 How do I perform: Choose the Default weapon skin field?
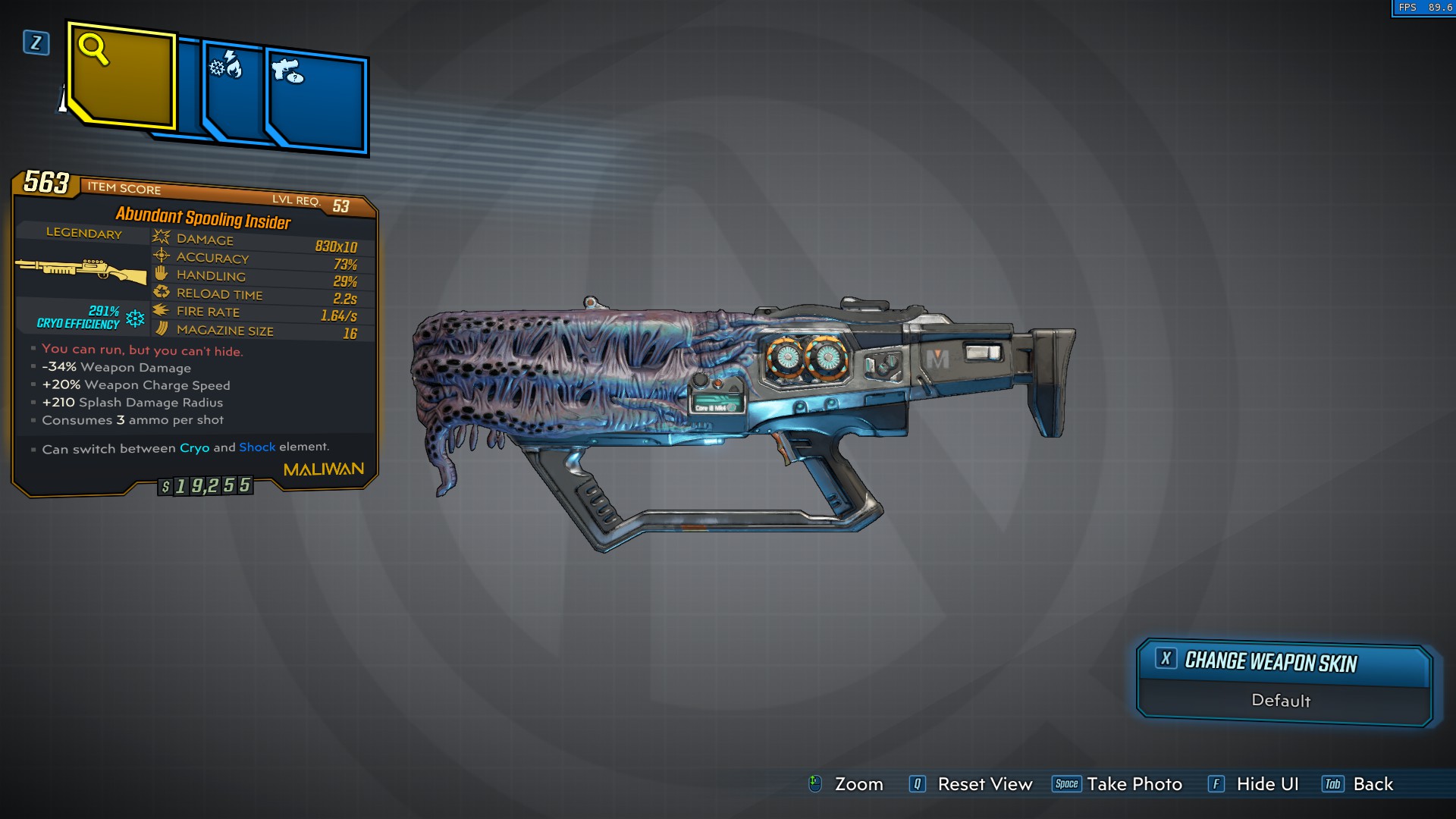click(x=1282, y=701)
